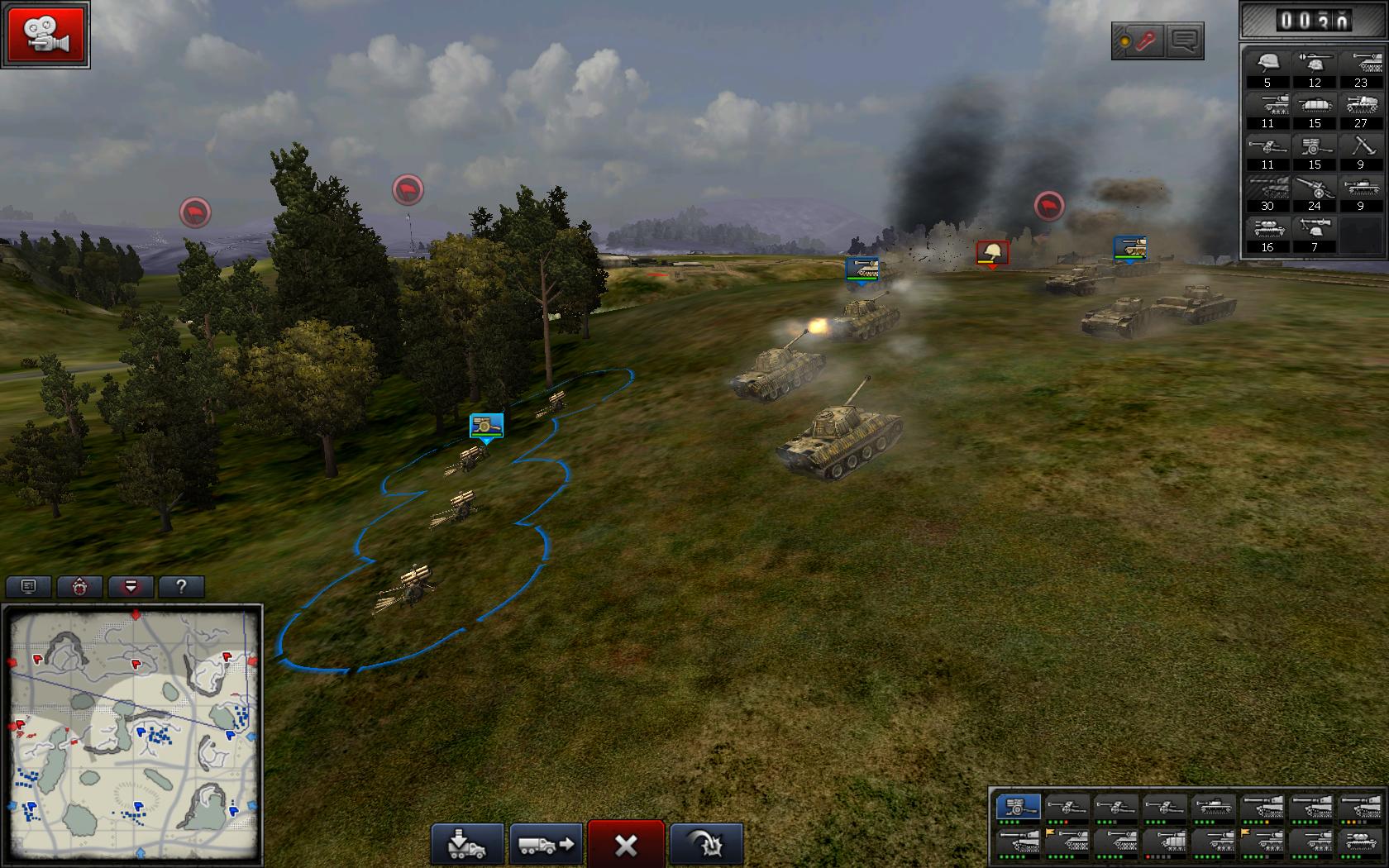Open the help question mark button

tap(181, 587)
